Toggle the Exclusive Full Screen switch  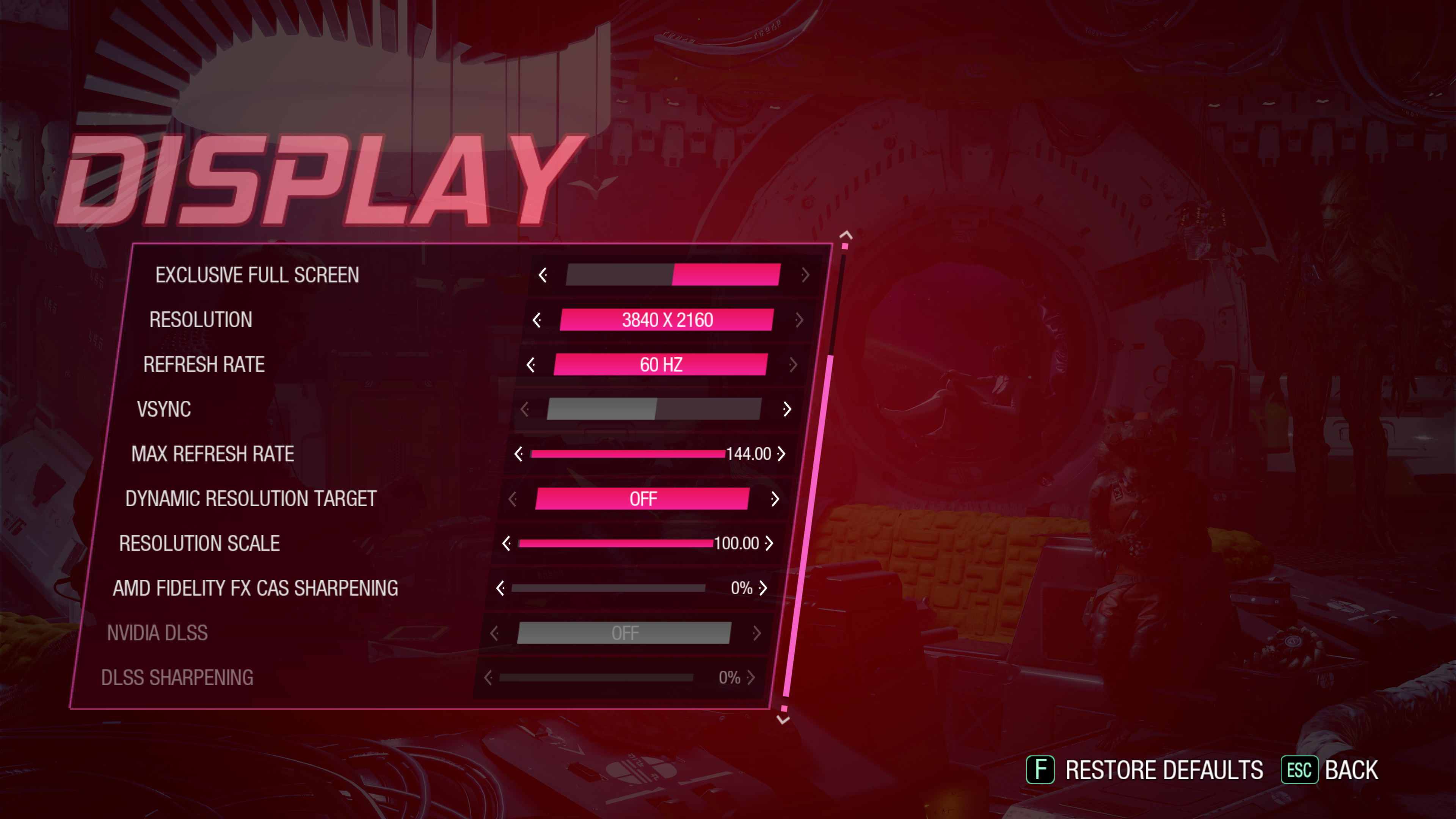[x=673, y=275]
